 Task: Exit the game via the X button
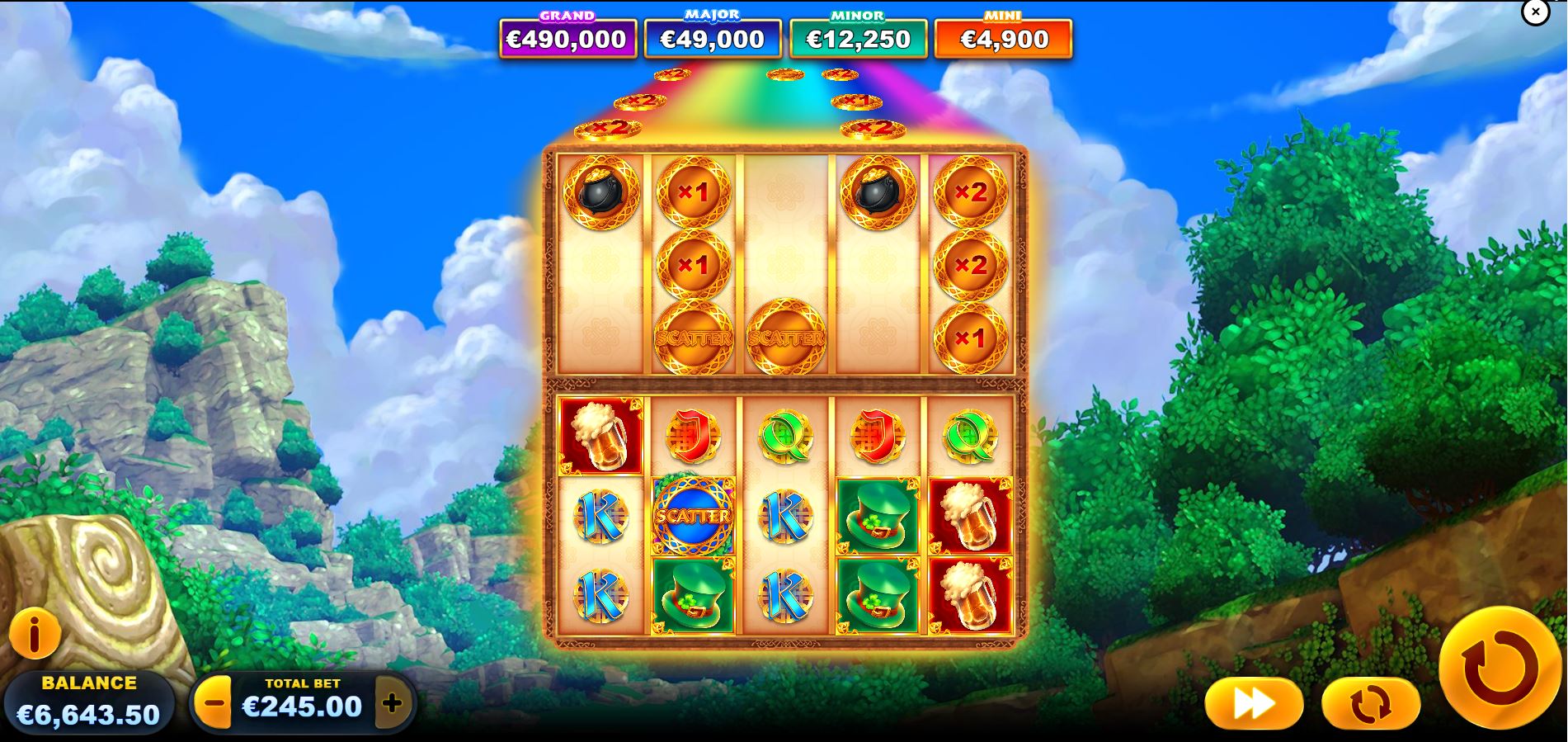[x=1535, y=12]
